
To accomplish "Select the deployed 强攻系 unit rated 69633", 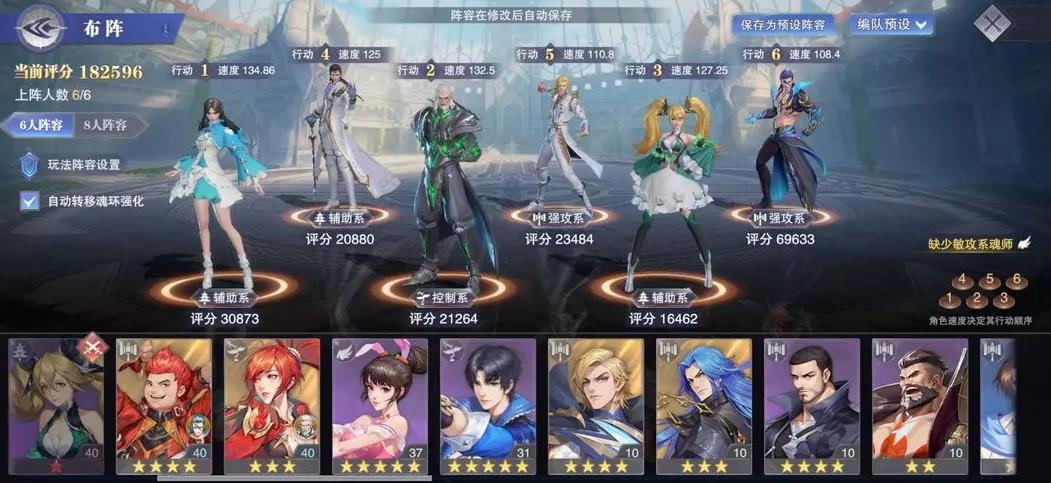I will pos(782,140).
